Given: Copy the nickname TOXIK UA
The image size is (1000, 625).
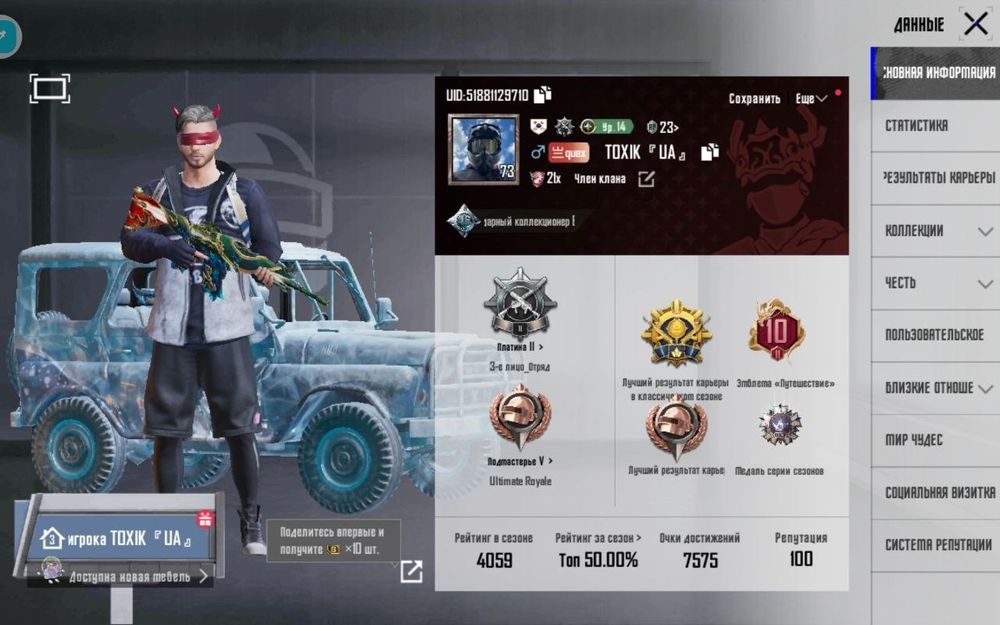Looking at the screenshot, I should (710, 153).
